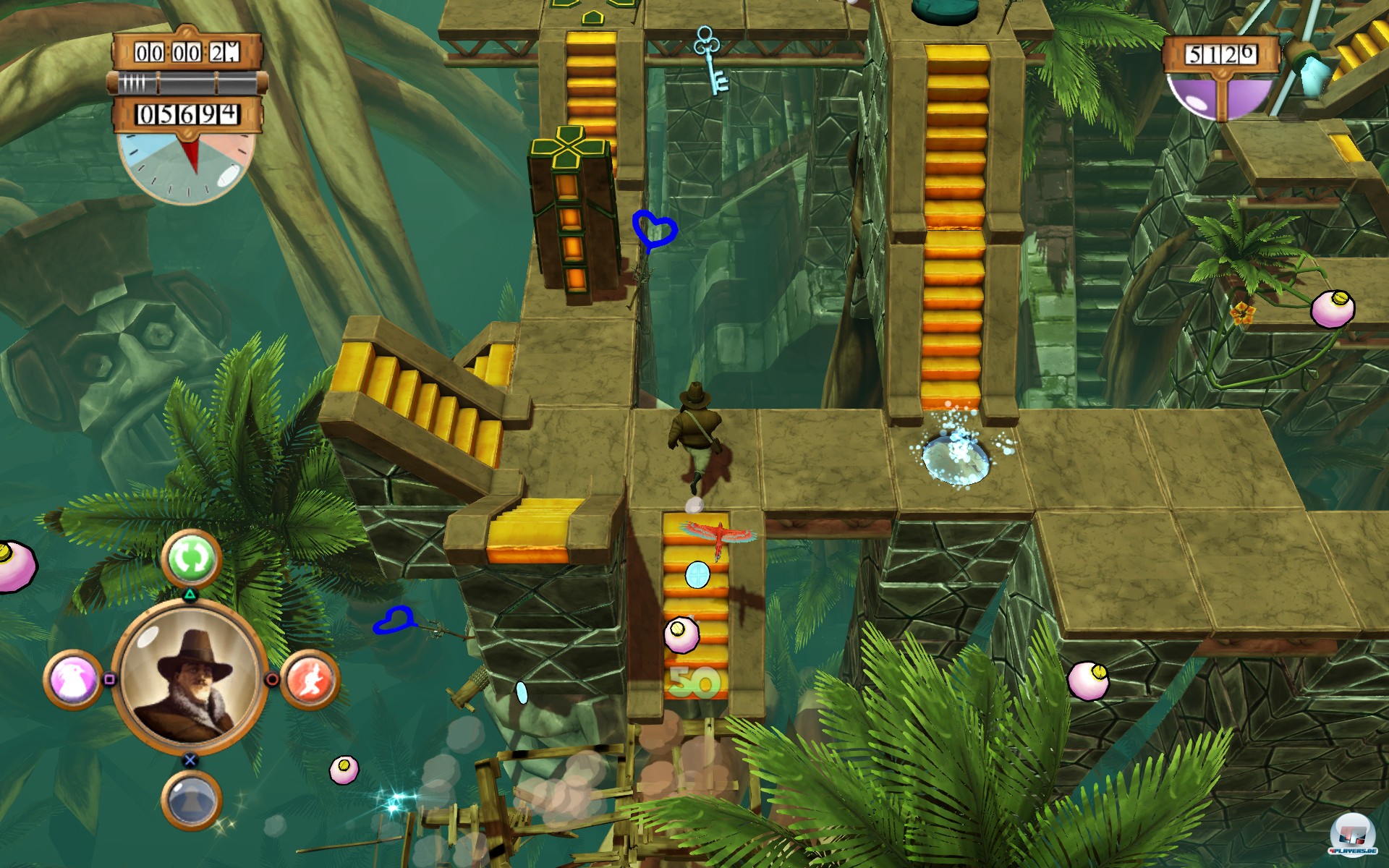Select the greyed-out keyhole ability orb
1389x868 pixels.
[190, 799]
